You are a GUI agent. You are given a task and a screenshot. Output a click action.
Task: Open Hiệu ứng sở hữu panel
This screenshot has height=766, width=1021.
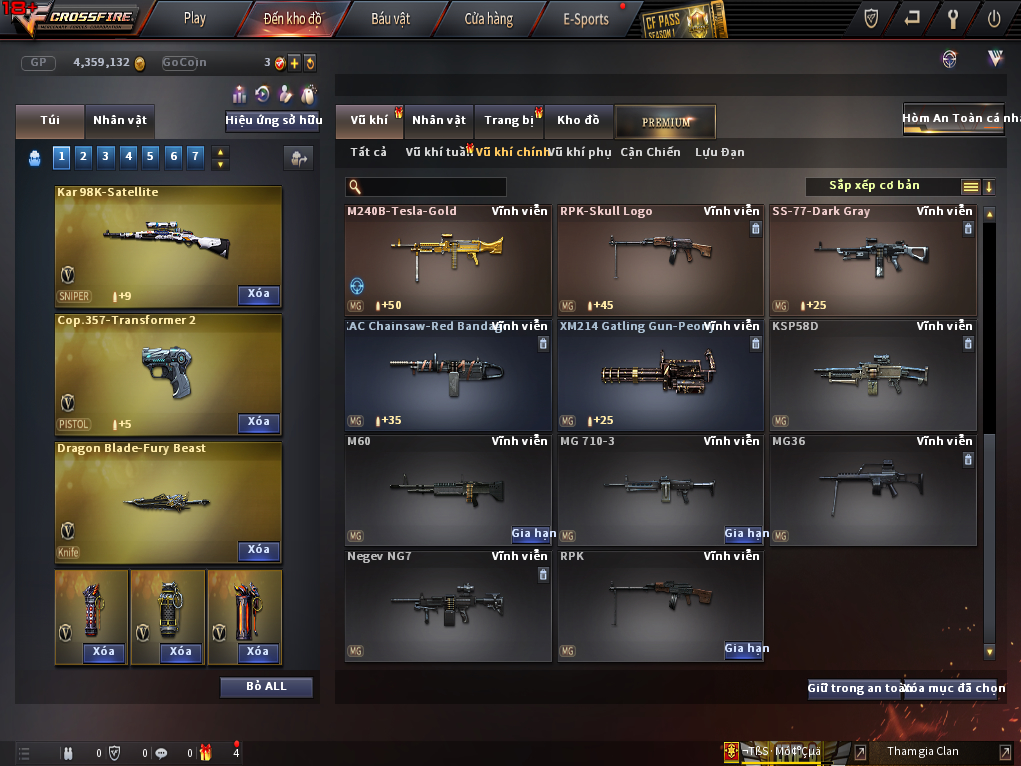(x=273, y=120)
